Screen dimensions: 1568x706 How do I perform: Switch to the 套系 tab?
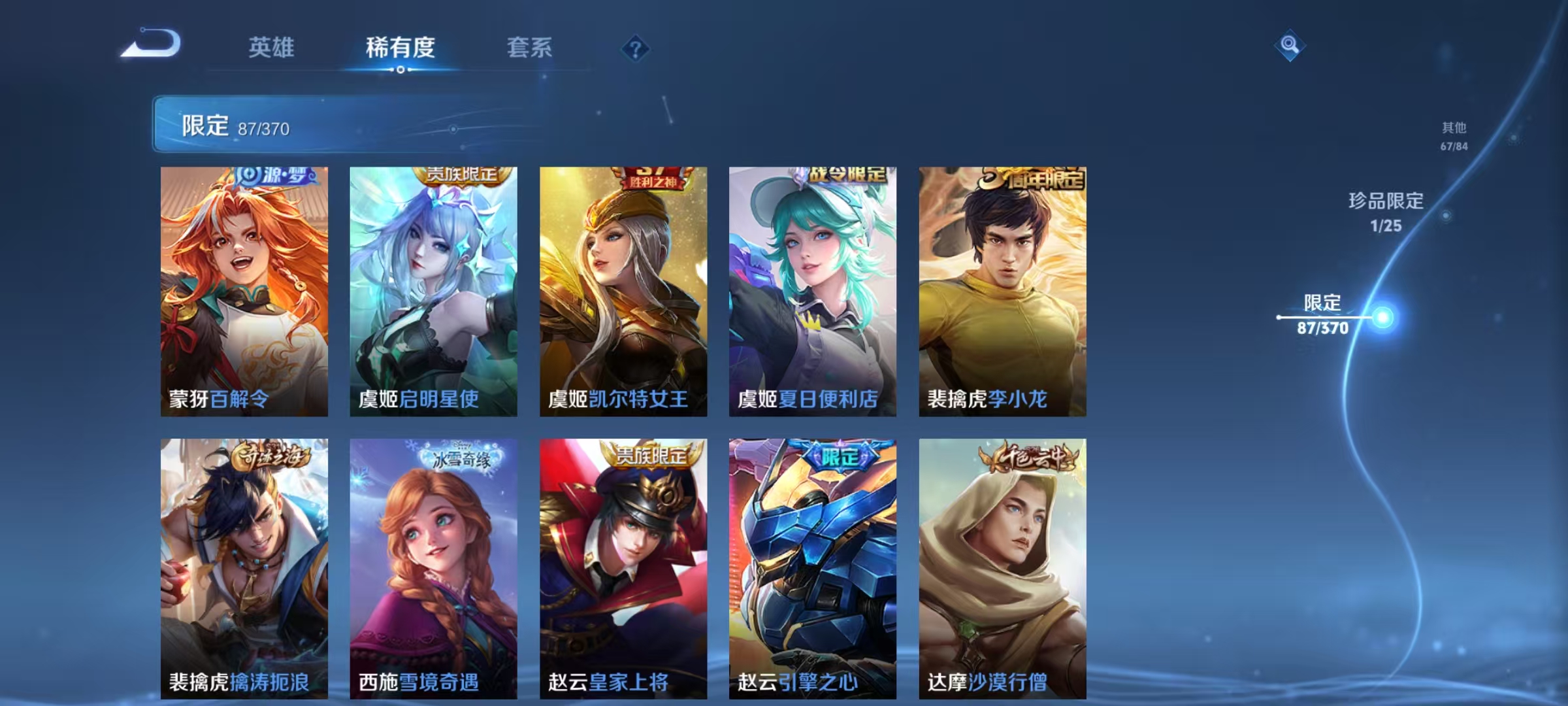pos(531,48)
